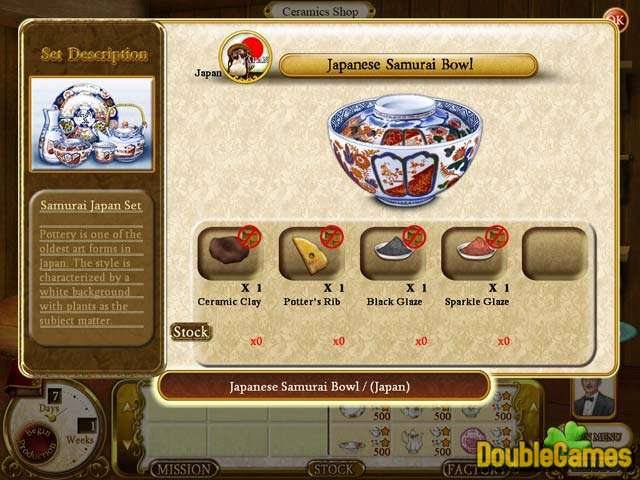Close the recipe panel with OK

613,17
